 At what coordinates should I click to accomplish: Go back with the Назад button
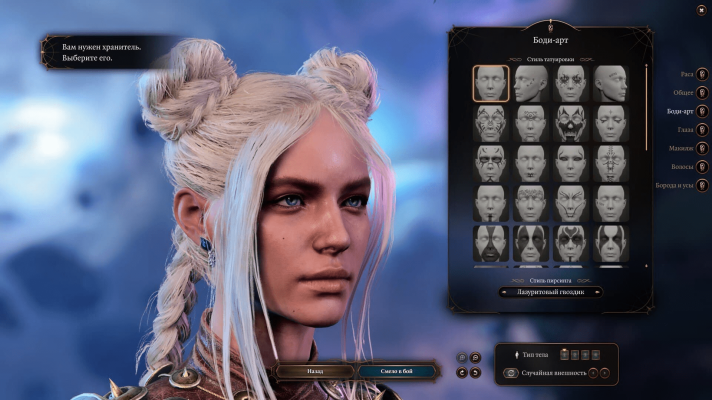pyautogui.click(x=315, y=370)
